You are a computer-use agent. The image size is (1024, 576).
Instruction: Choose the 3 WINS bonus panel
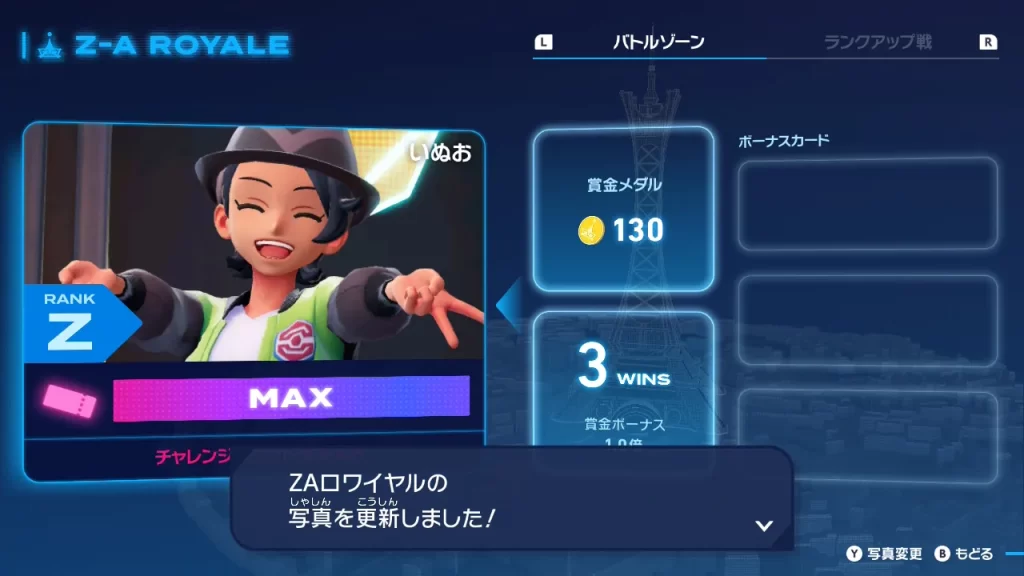pos(623,375)
